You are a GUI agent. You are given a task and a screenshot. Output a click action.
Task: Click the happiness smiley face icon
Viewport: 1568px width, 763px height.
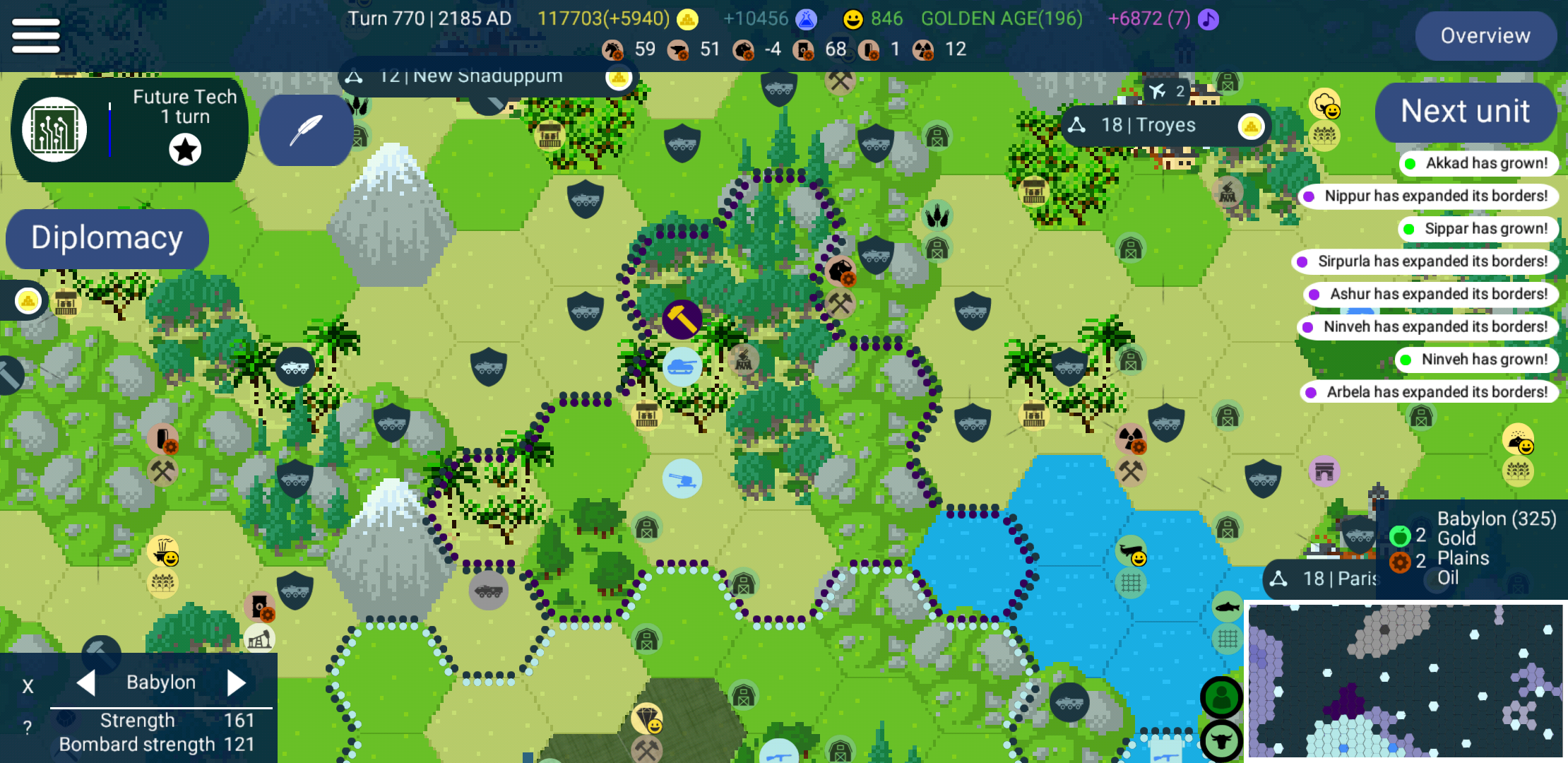click(853, 19)
